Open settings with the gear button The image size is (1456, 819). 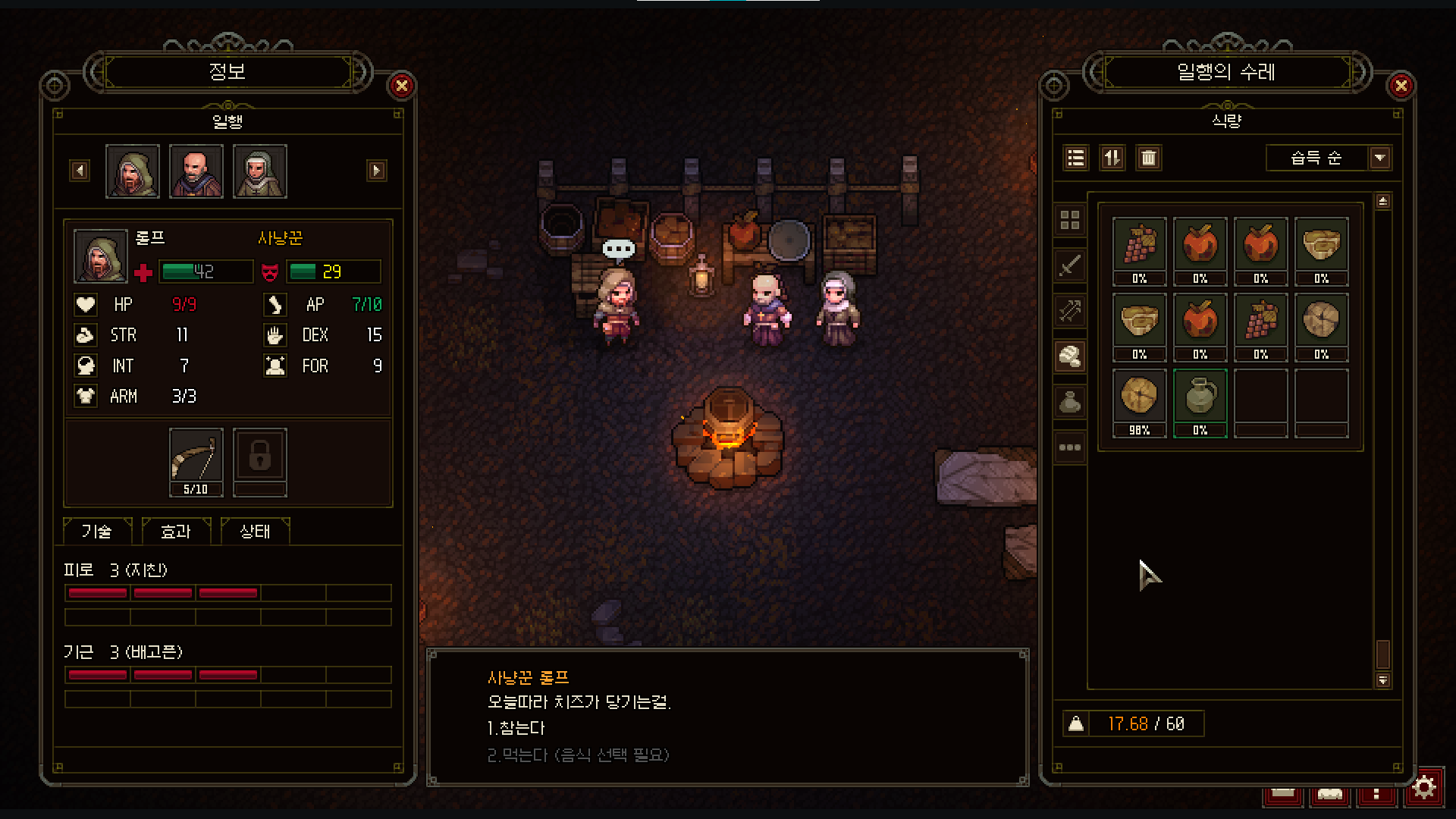(1423, 788)
